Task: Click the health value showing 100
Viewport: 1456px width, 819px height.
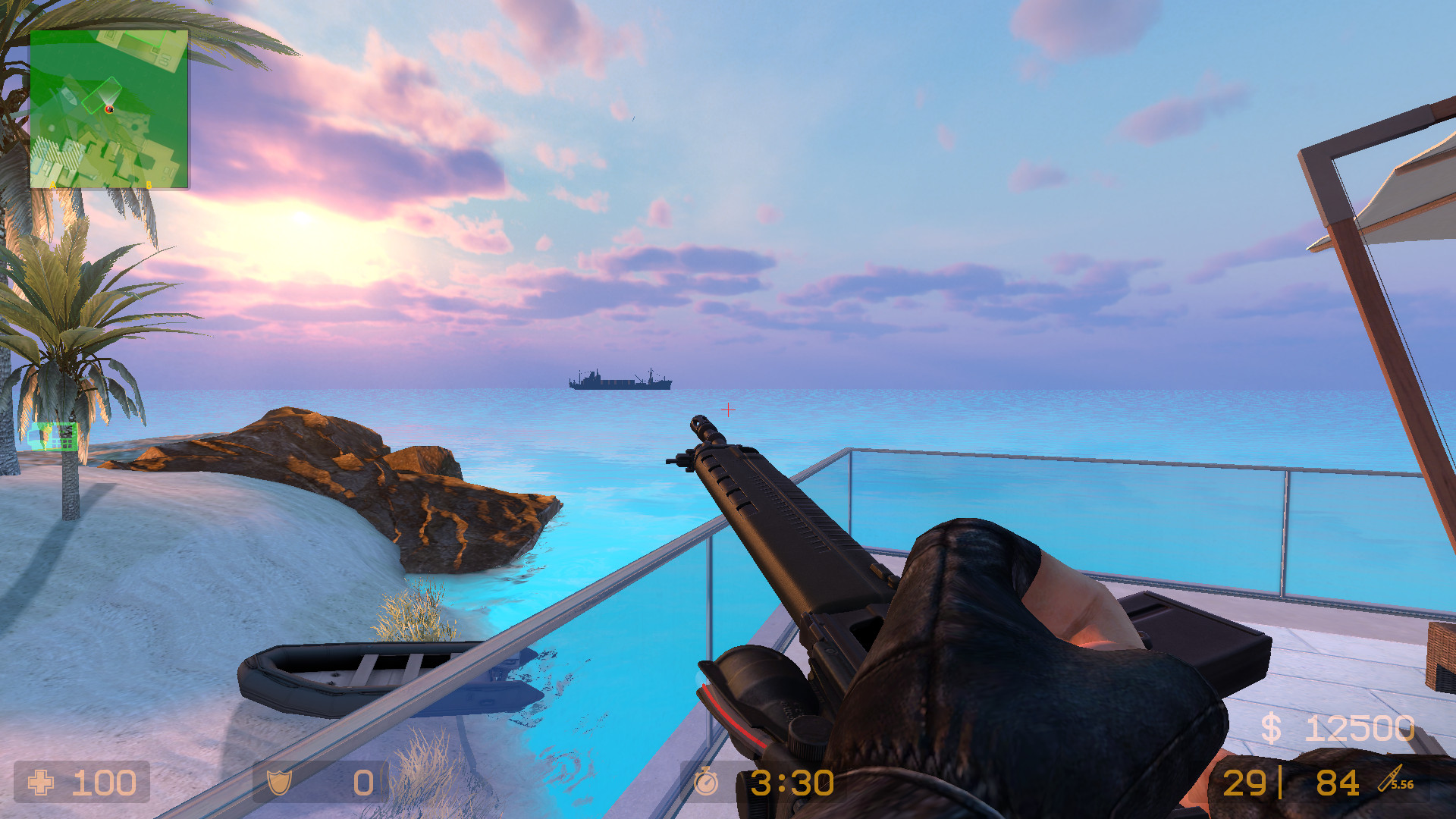Action: [104, 783]
